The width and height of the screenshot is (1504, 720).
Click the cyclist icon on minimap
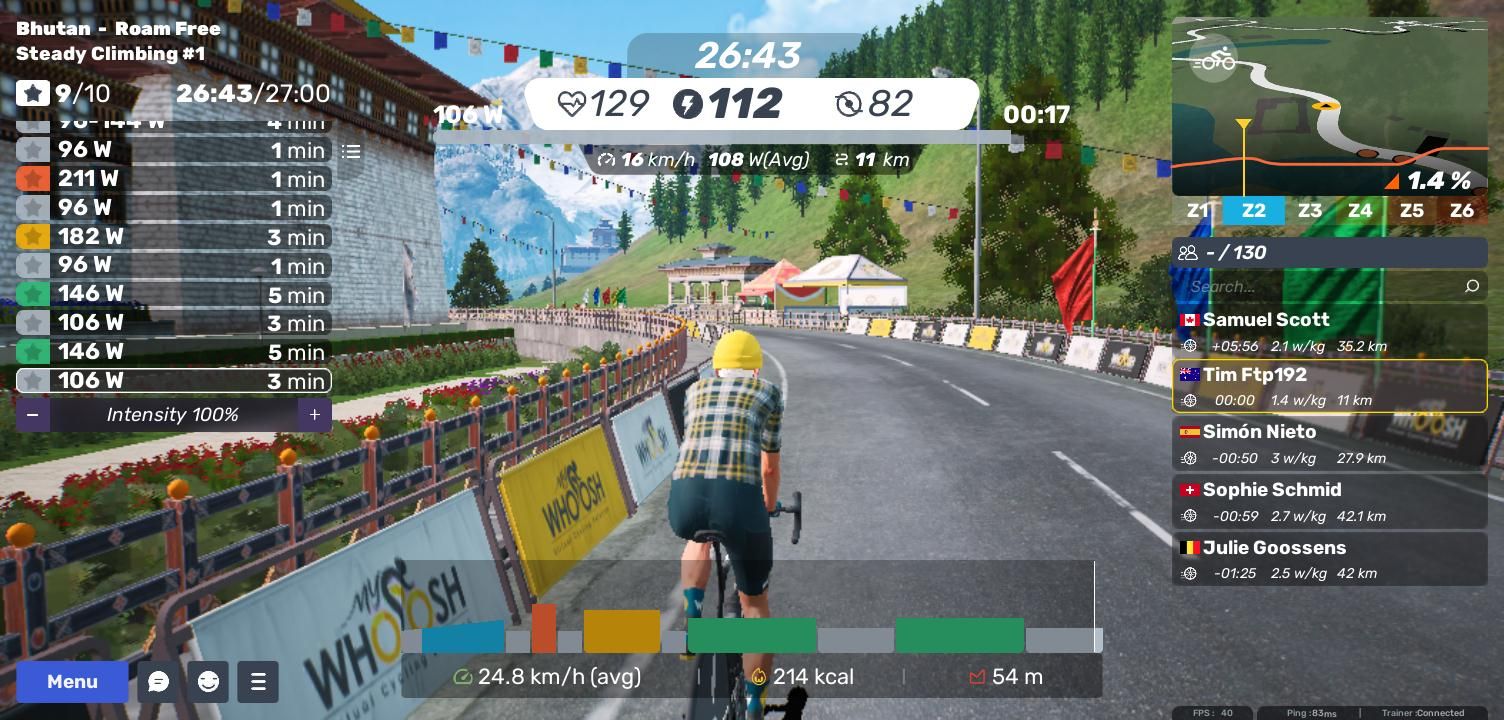(1215, 61)
